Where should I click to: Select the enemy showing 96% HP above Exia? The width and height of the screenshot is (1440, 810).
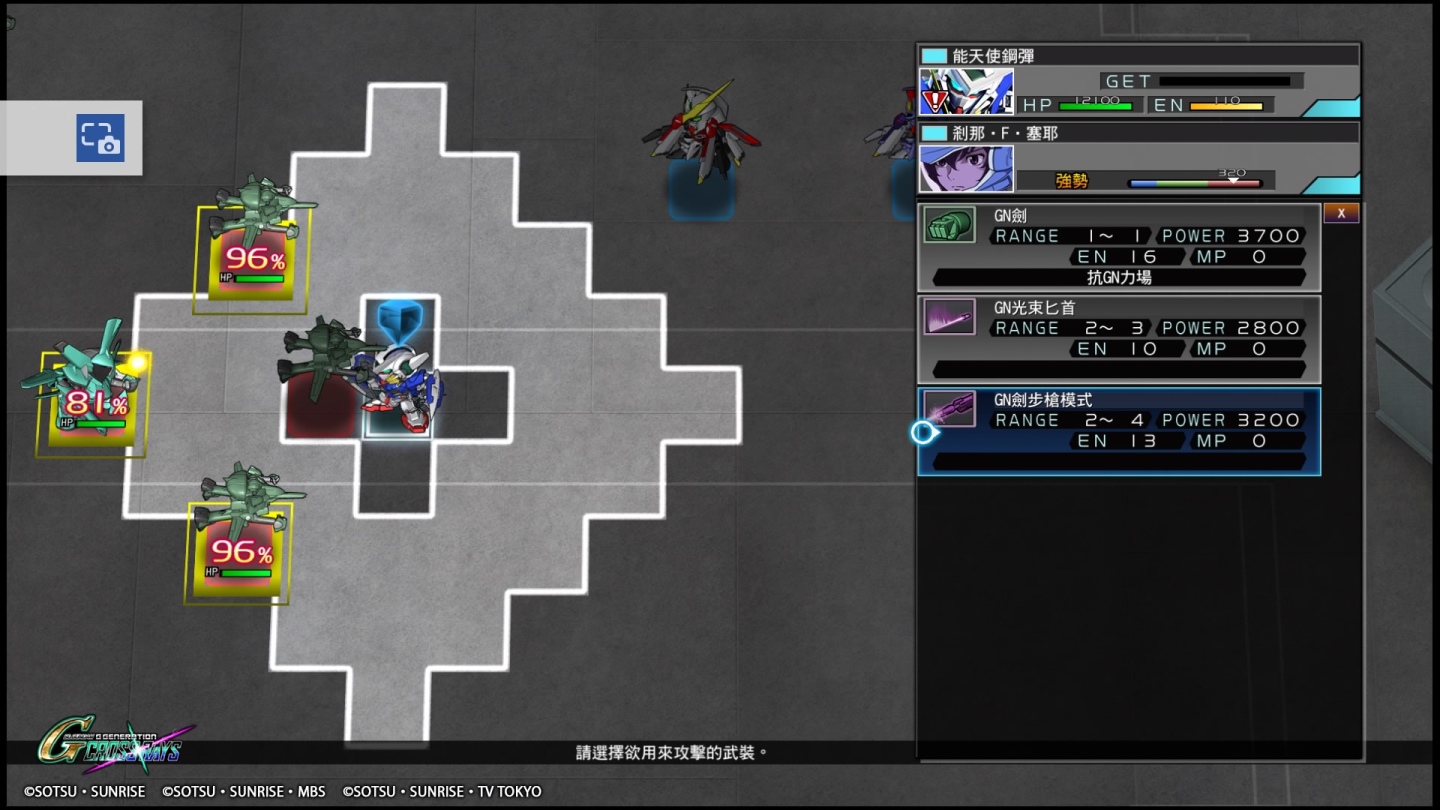[250, 259]
